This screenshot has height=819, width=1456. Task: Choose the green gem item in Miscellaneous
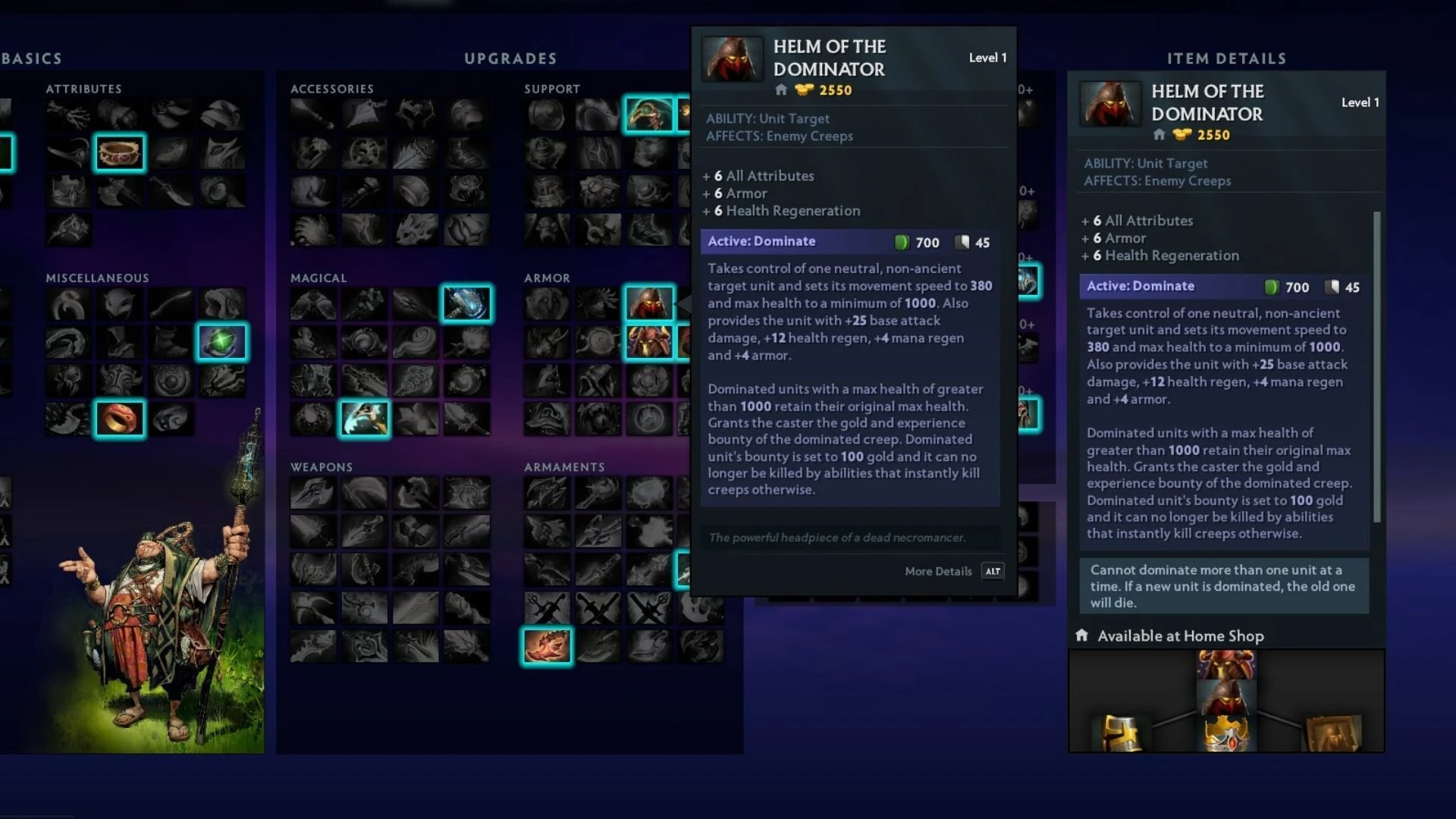click(221, 342)
